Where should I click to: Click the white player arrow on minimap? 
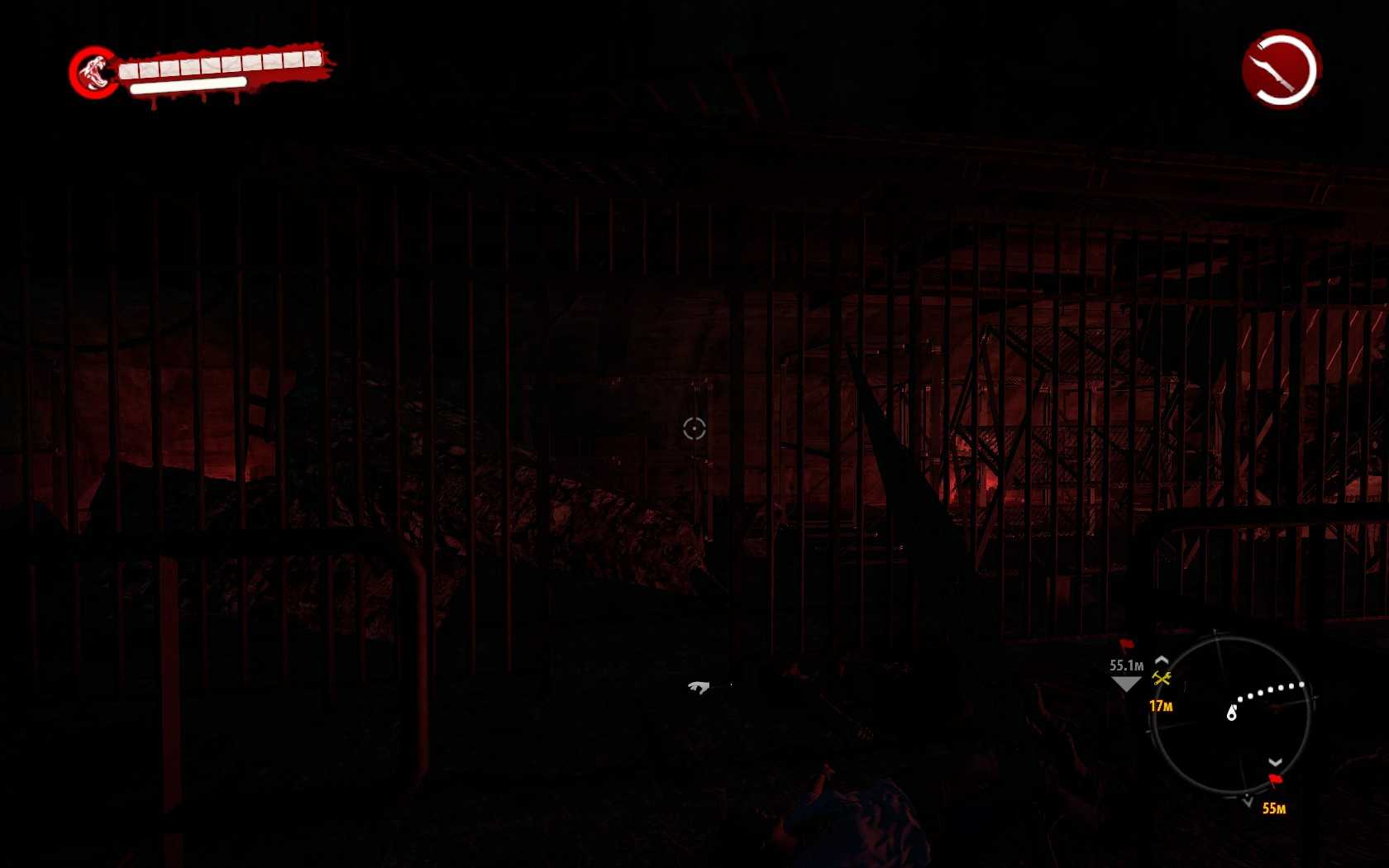tap(1231, 713)
